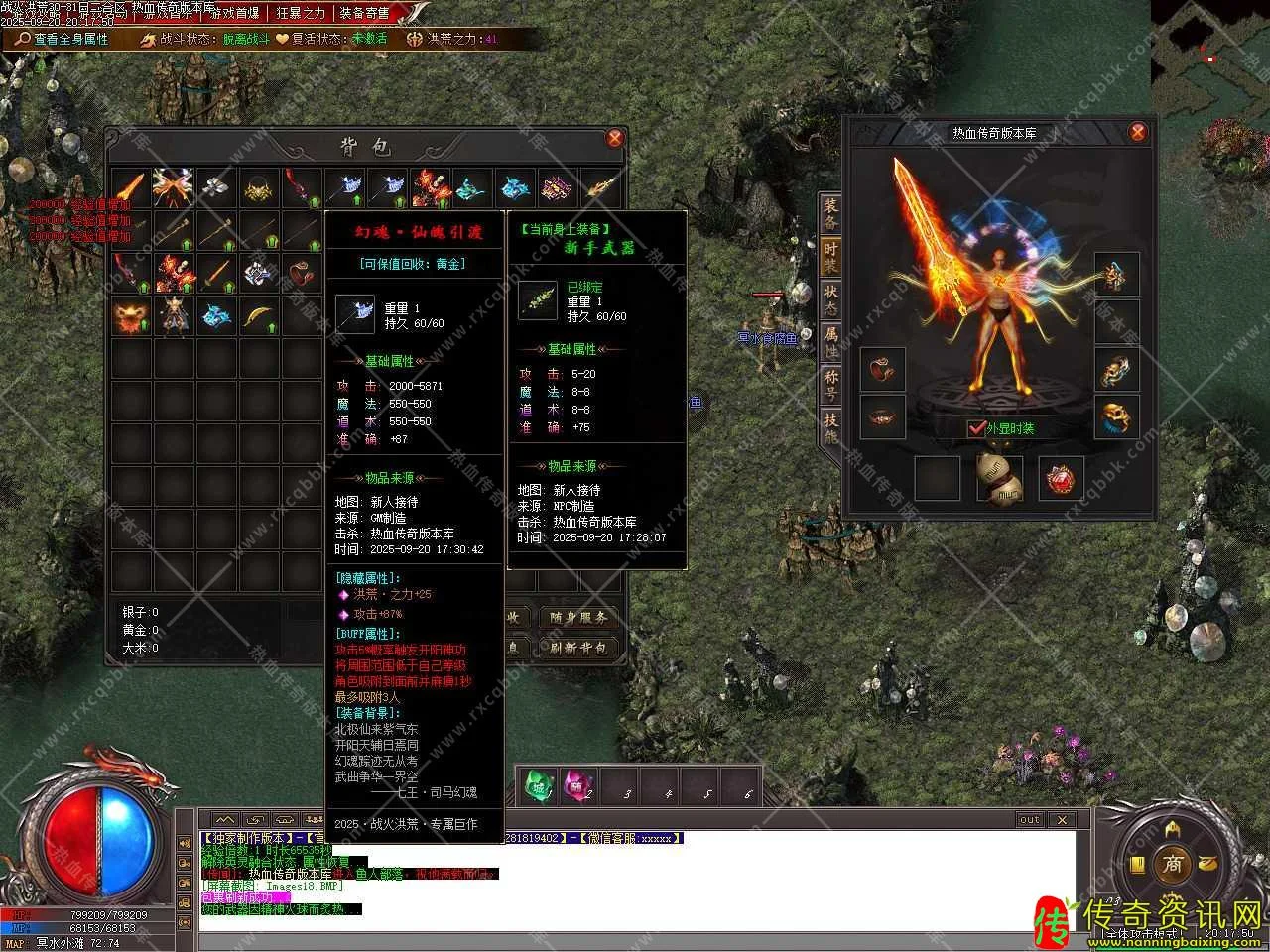Screen dimensions: 1270x952
Task: Open the 商 shop button
Action: click(1173, 864)
